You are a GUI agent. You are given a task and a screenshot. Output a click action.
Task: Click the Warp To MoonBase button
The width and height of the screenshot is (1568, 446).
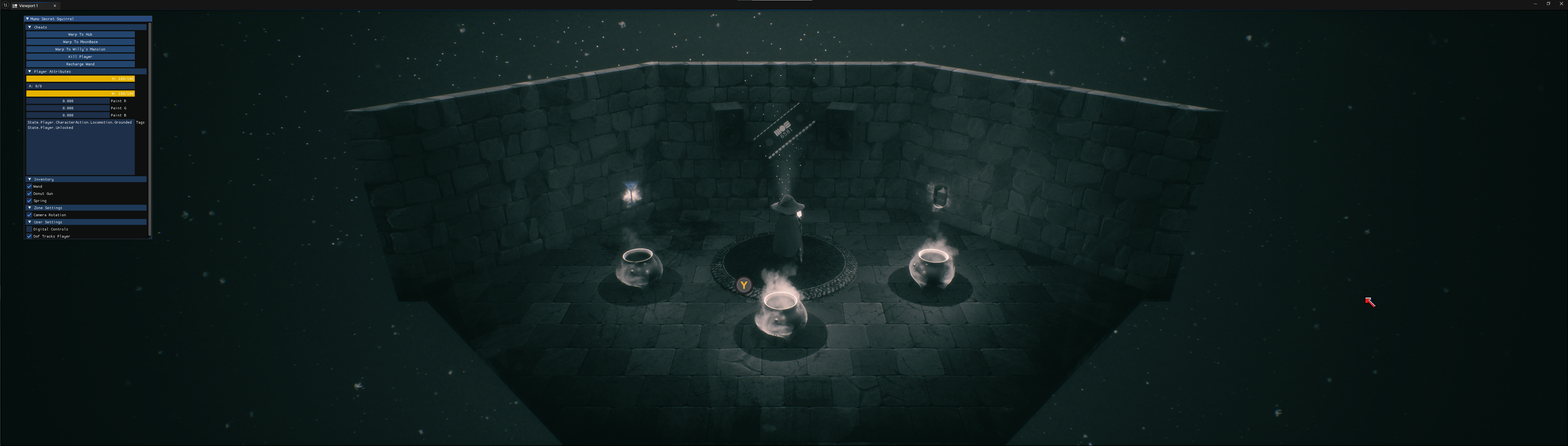point(80,42)
